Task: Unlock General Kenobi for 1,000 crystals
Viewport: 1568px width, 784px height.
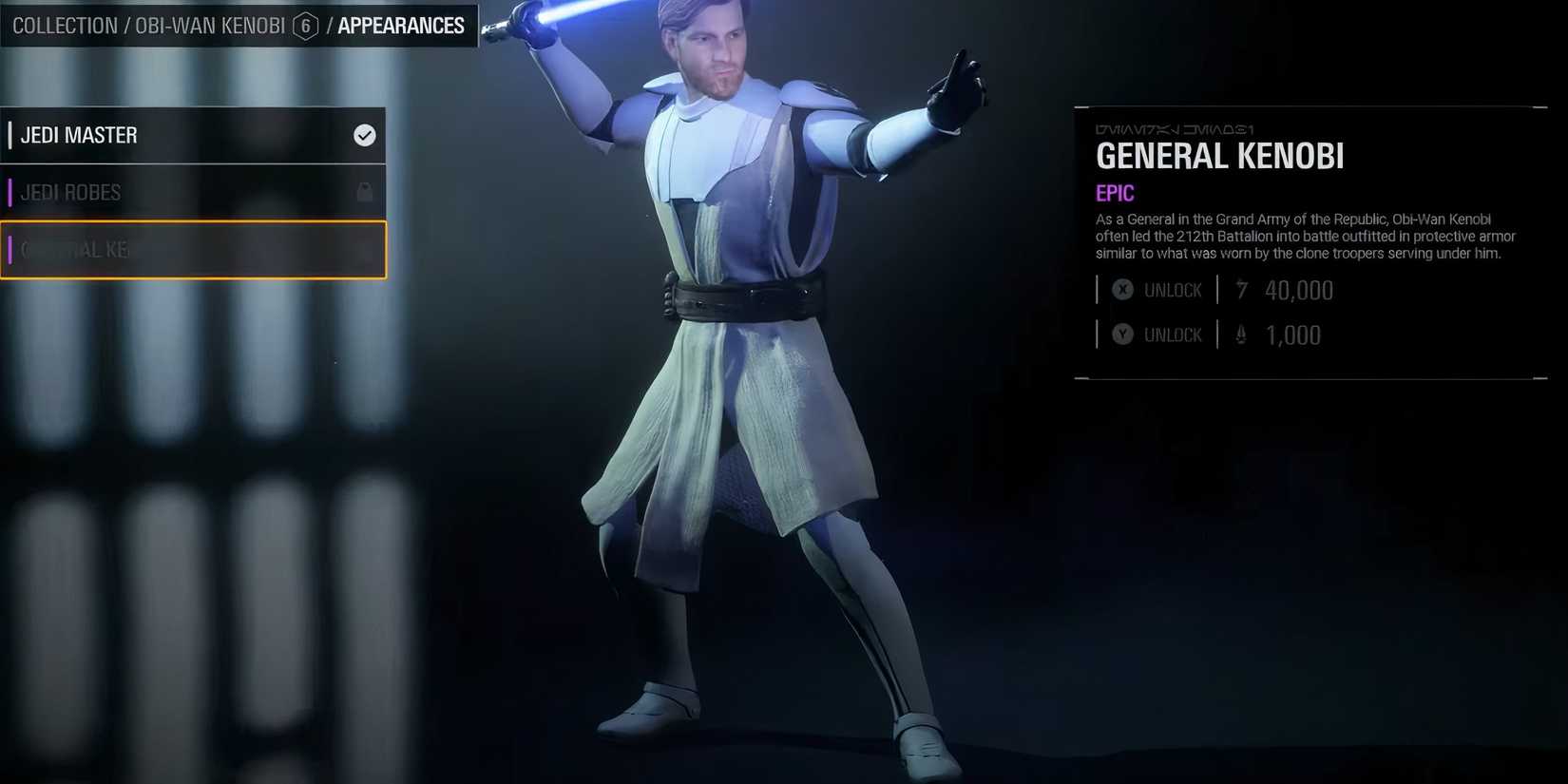Action: pyautogui.click(x=1172, y=335)
